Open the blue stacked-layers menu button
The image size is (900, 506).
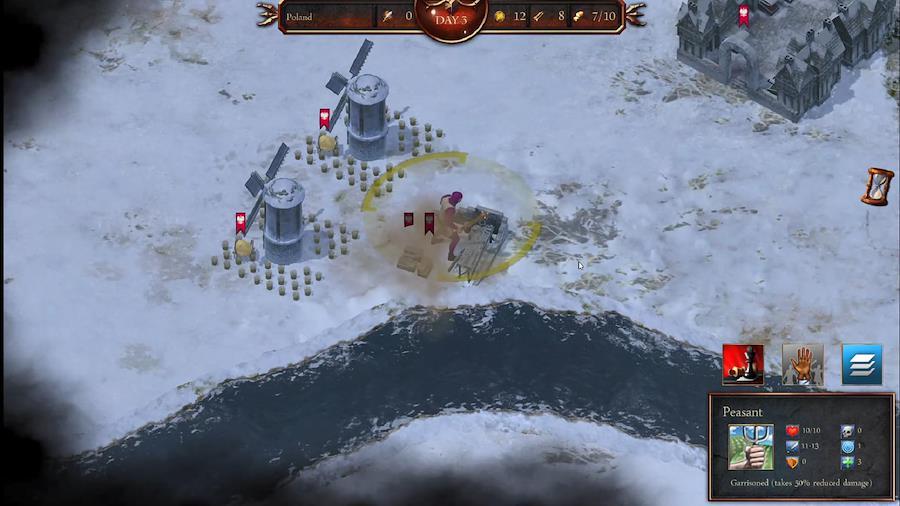[861, 365]
